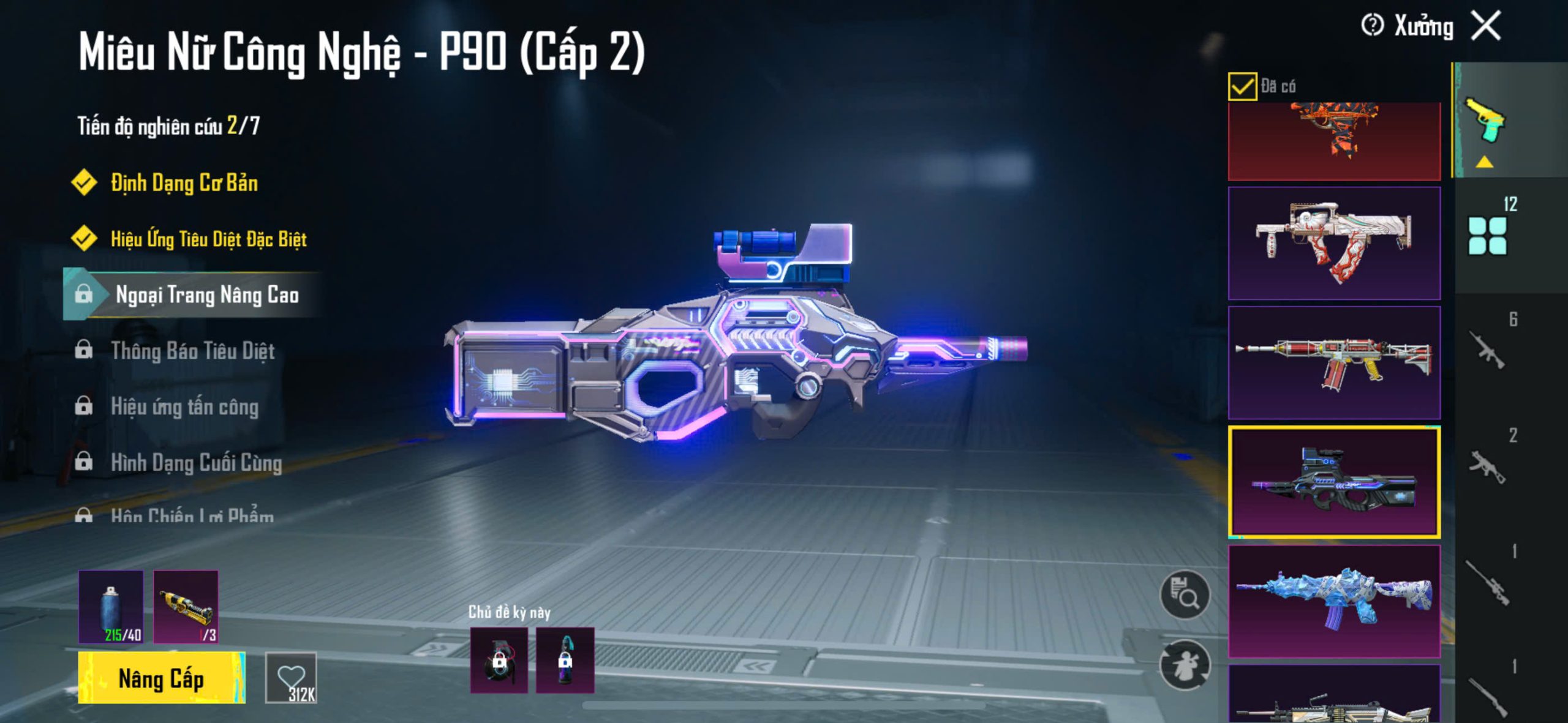Open the magnifier inspect details button
Screen dimensions: 1568x723
(x=1185, y=594)
